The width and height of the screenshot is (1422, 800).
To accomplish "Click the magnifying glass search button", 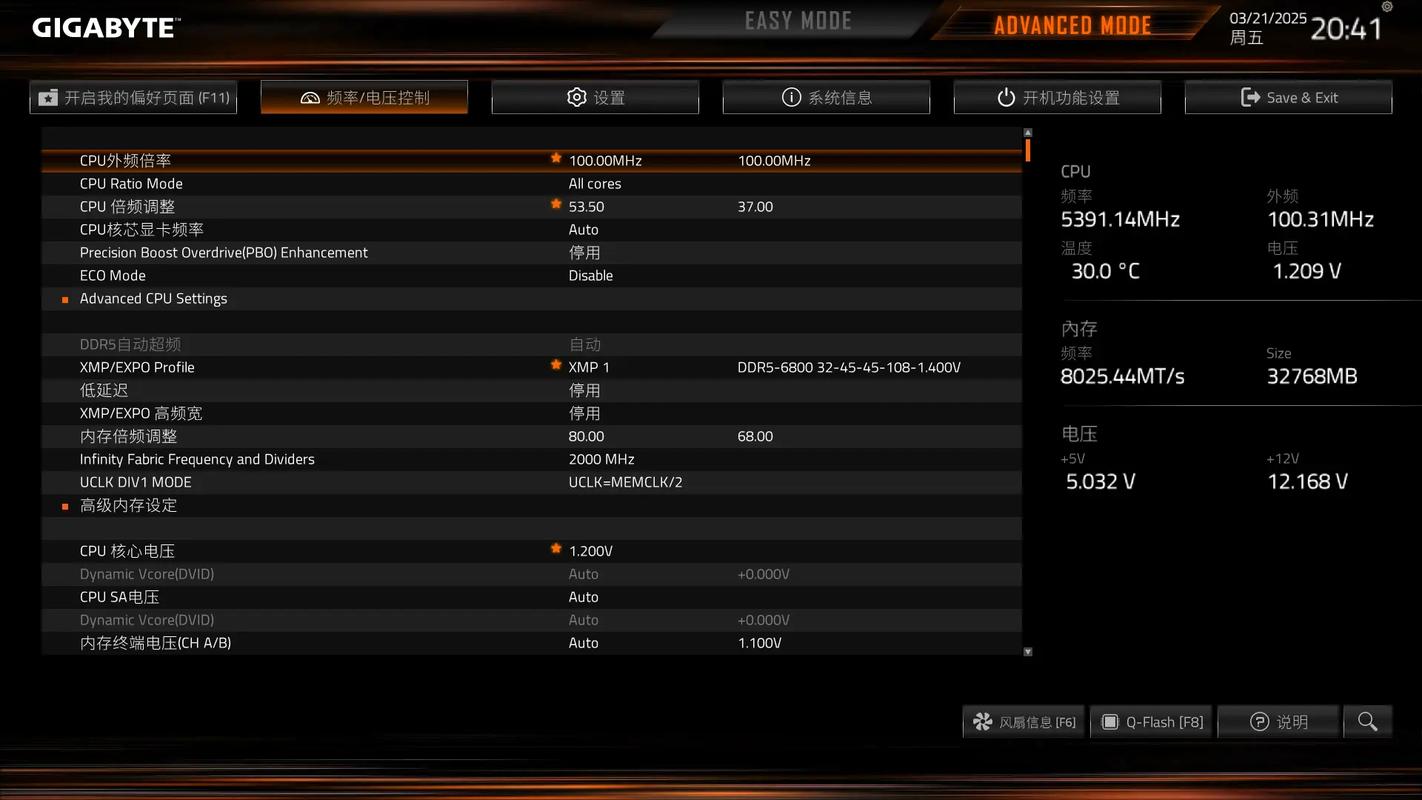I will click(x=1367, y=722).
